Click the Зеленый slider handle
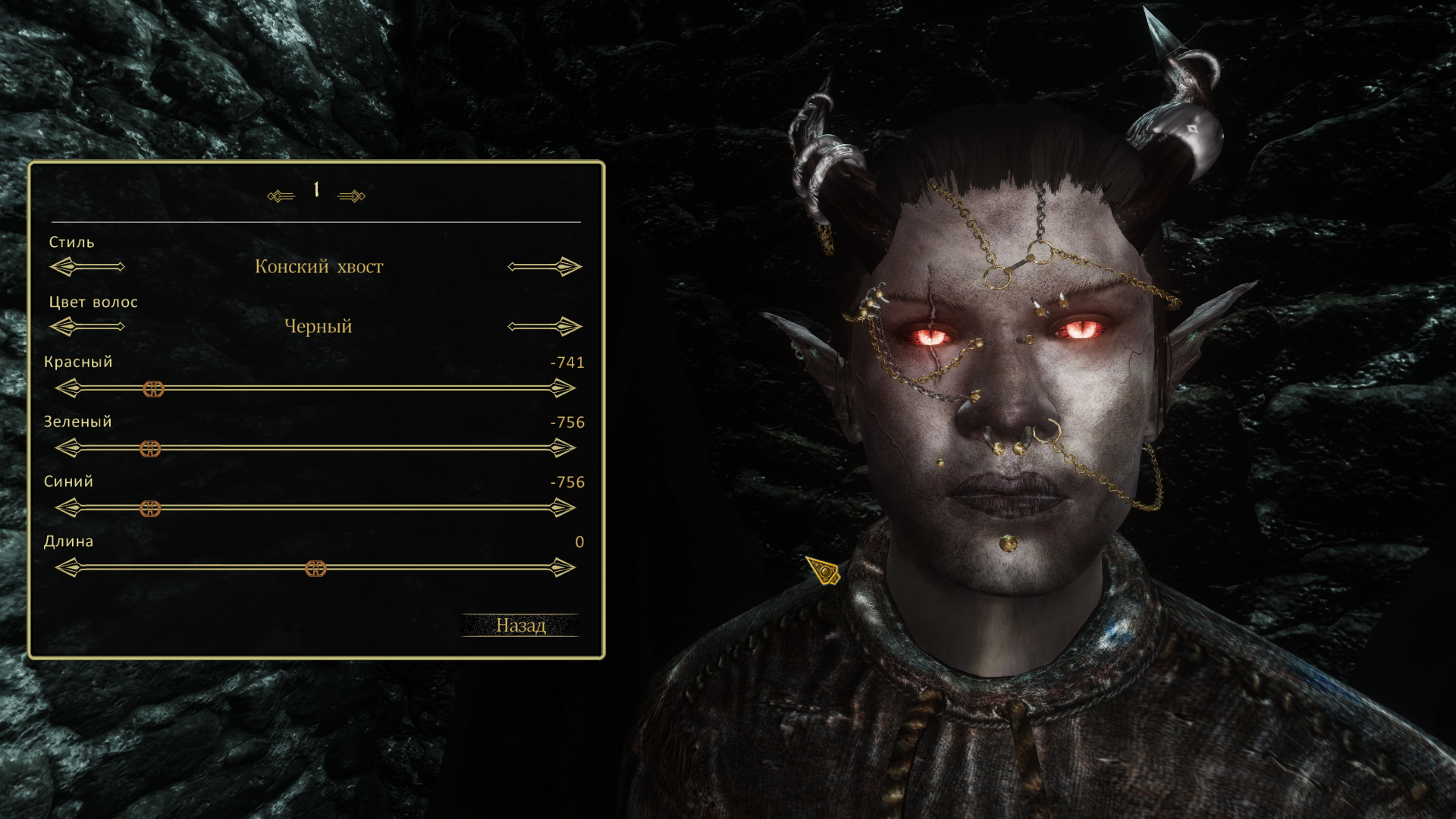This screenshot has width=1456, height=819. click(x=150, y=449)
